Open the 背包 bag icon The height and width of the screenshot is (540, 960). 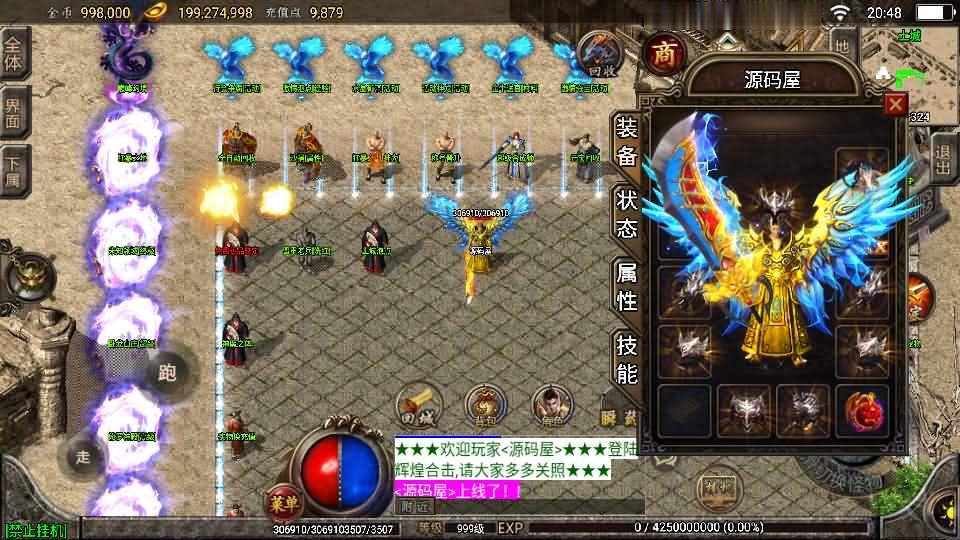485,404
